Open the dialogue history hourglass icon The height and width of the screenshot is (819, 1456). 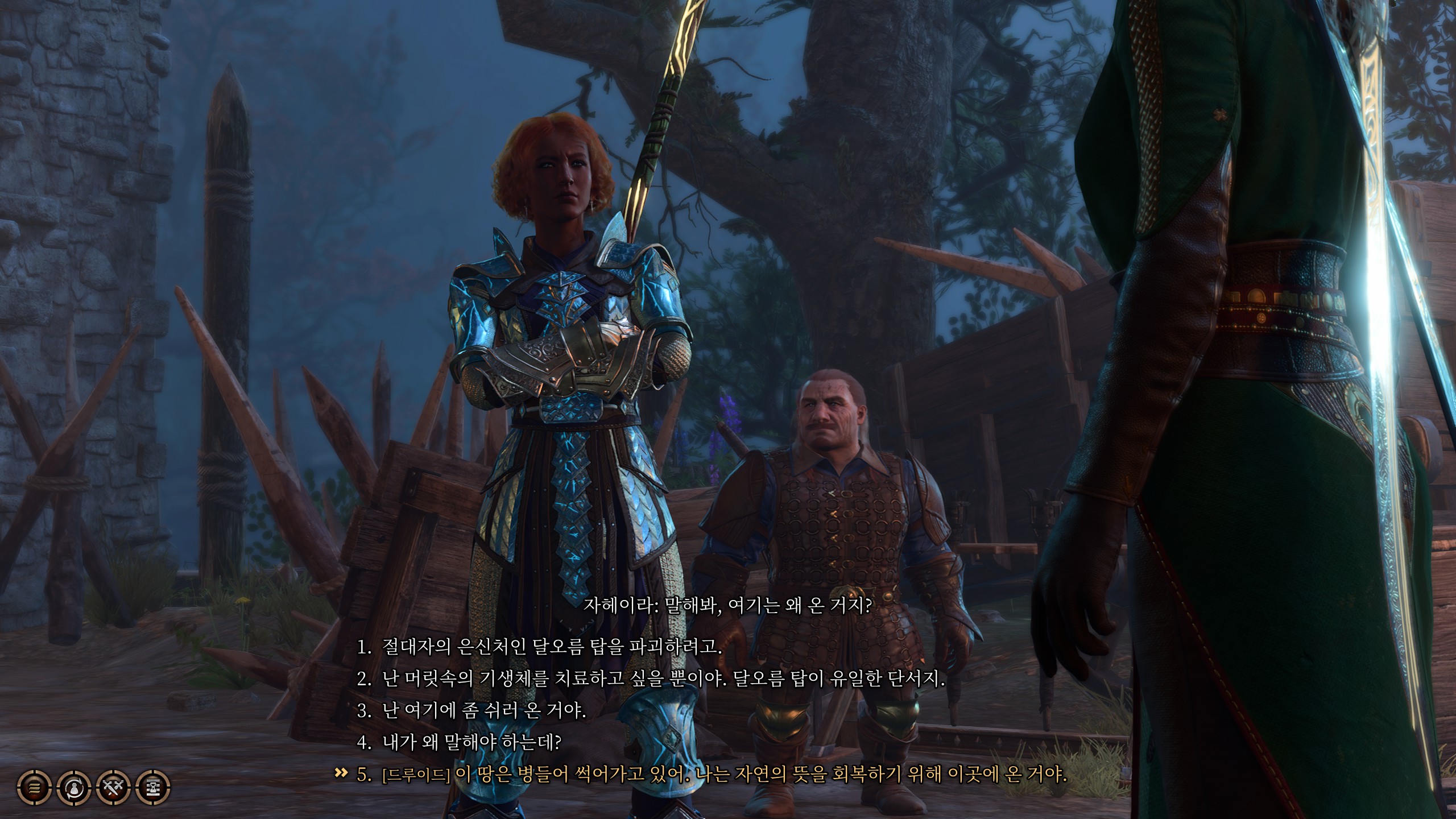click(x=154, y=787)
